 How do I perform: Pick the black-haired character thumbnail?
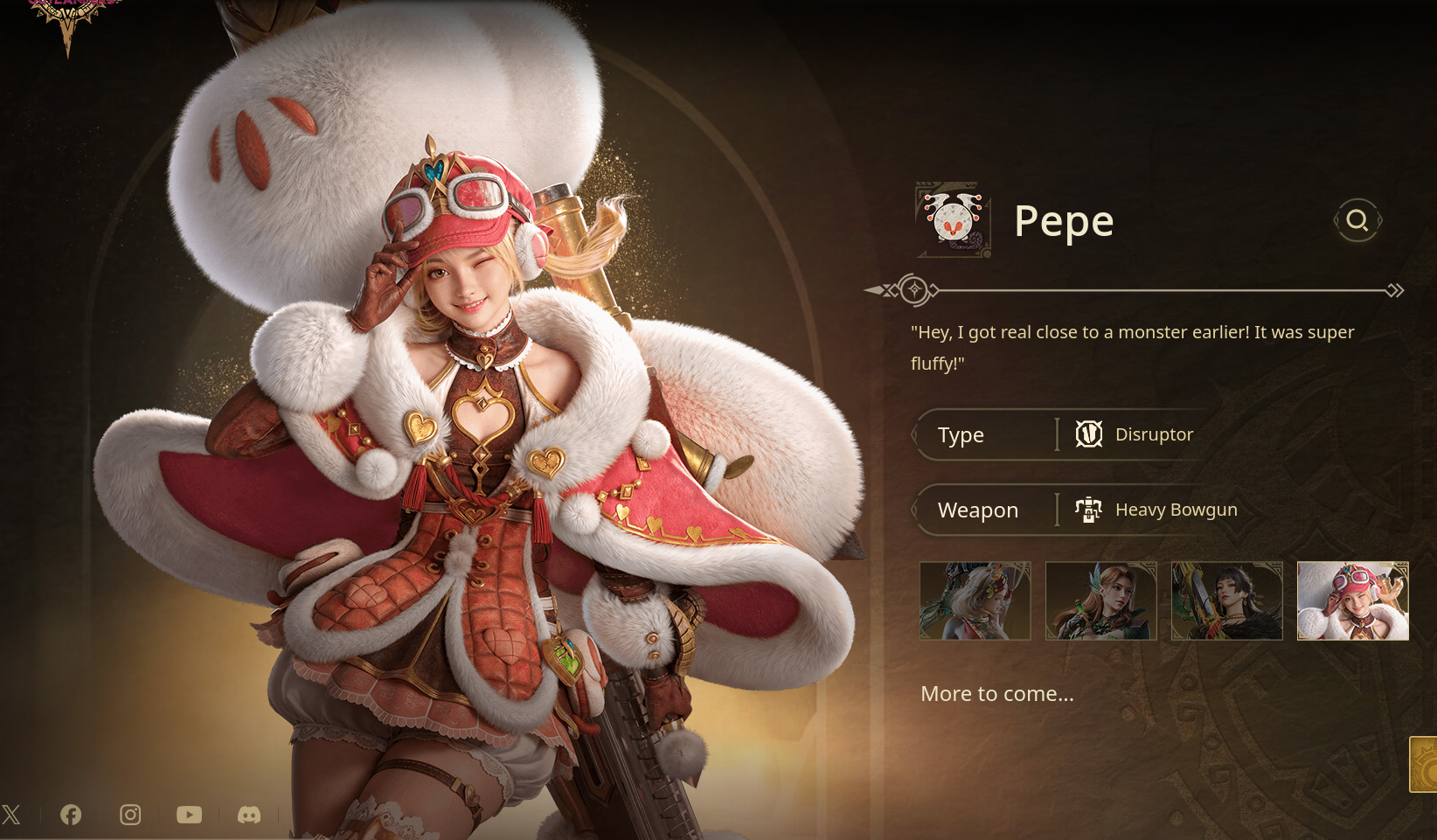pos(1227,600)
